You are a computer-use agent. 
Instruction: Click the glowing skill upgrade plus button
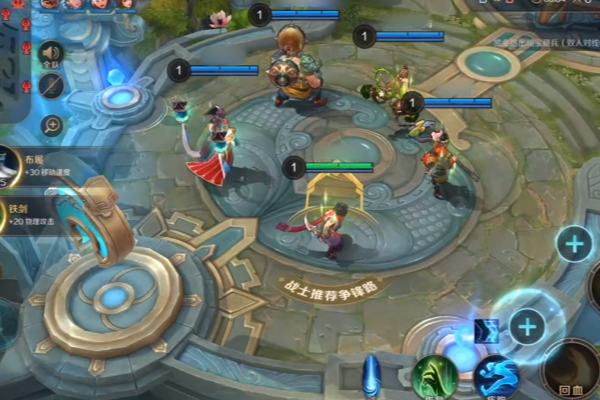coord(526,325)
